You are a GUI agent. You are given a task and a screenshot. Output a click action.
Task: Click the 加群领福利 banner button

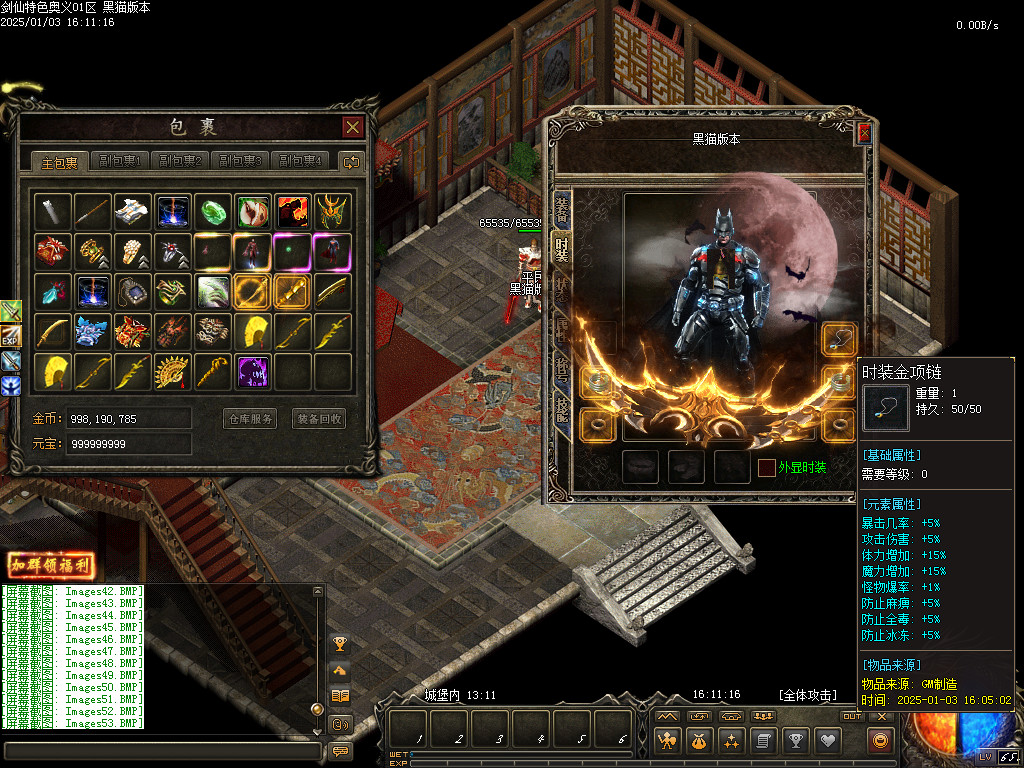51,565
